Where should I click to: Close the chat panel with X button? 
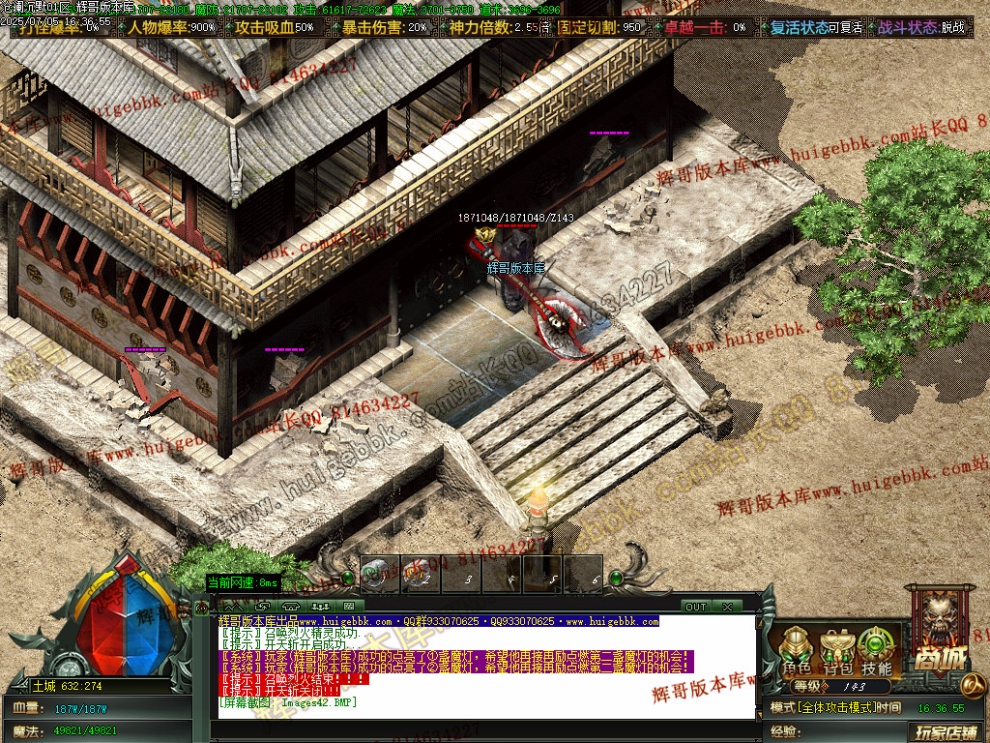727,607
